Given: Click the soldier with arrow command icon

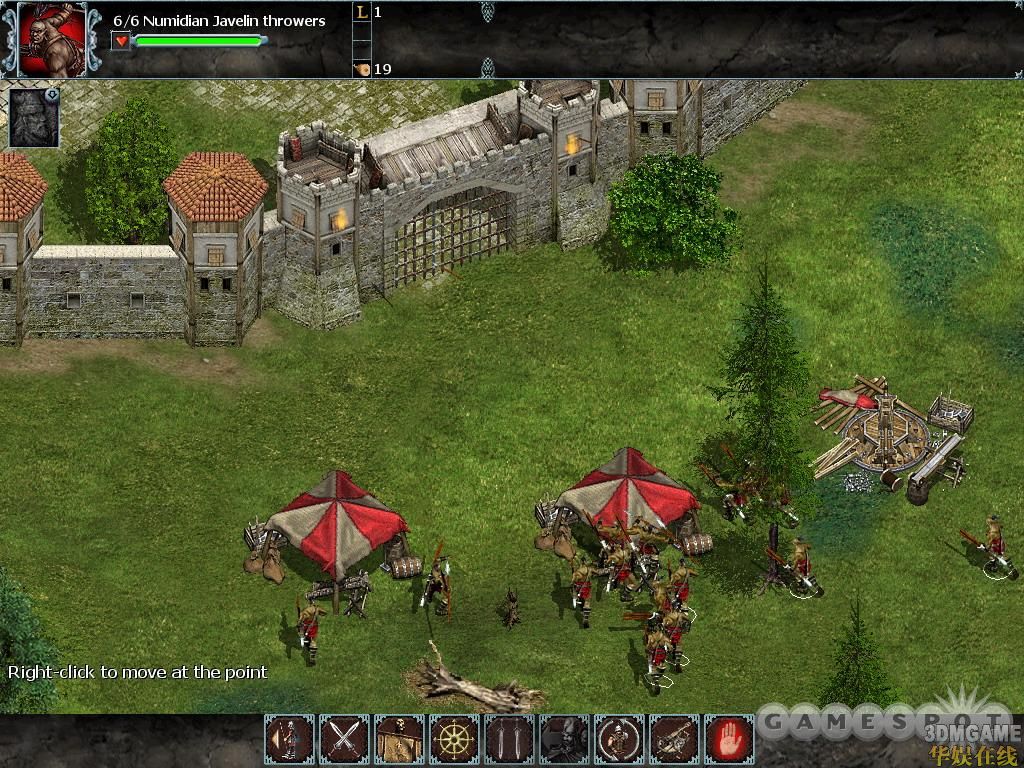Looking at the screenshot, I should tap(290, 740).
